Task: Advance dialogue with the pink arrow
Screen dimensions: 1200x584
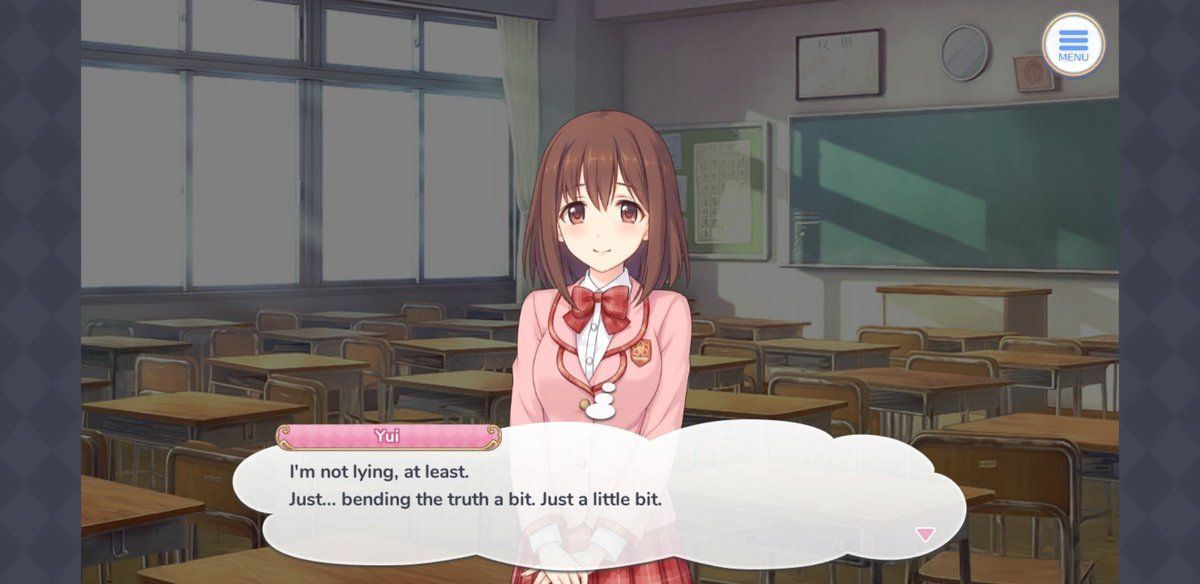Action: (925, 534)
